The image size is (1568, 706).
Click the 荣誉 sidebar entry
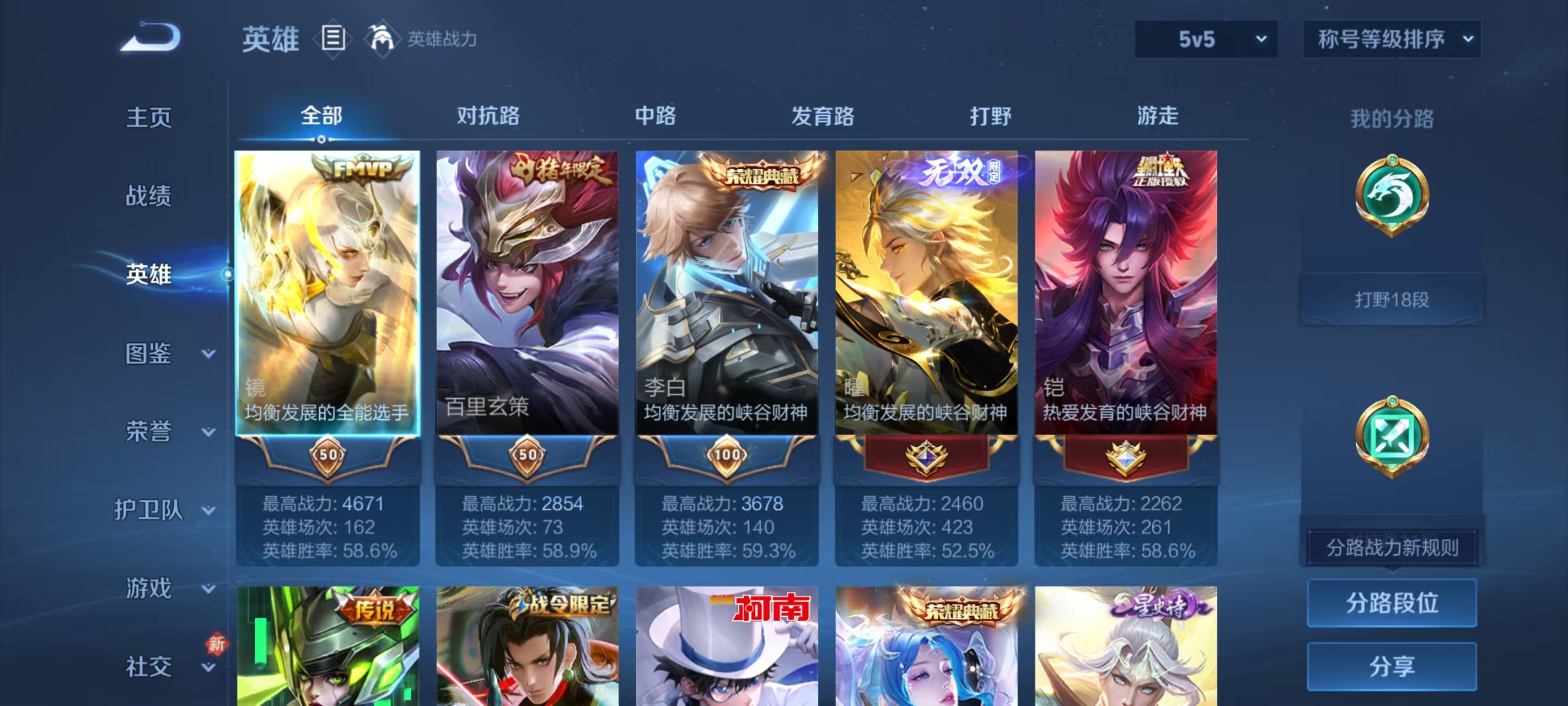pyautogui.click(x=148, y=430)
